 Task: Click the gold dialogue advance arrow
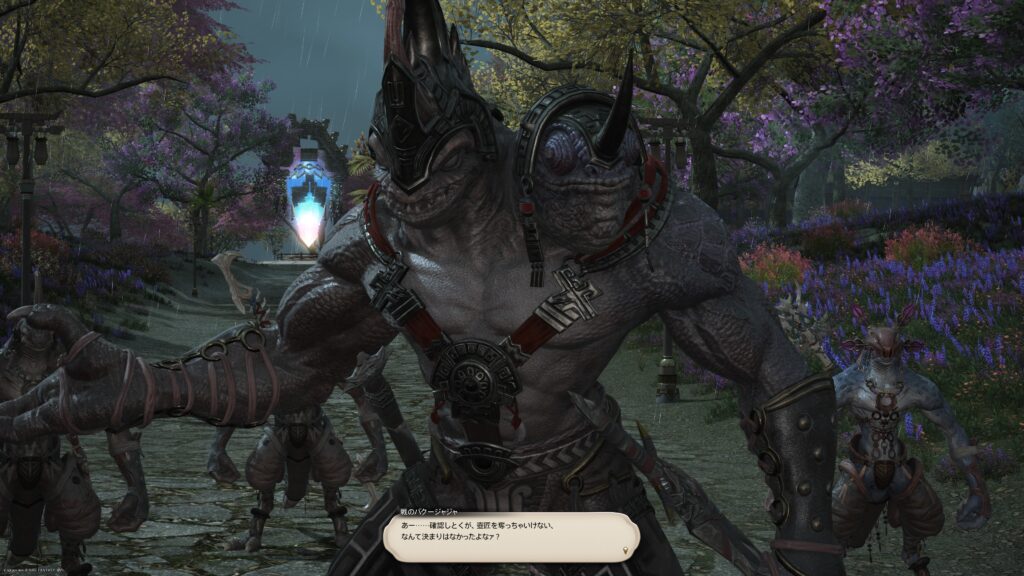point(627,550)
